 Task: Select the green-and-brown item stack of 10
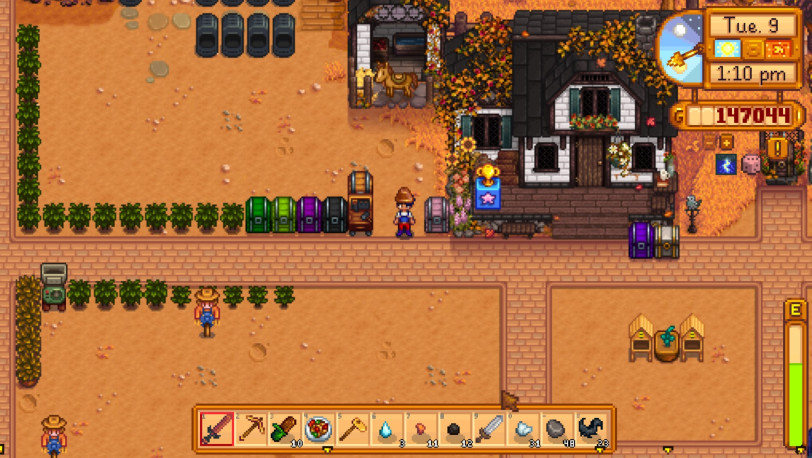pyautogui.click(x=285, y=429)
